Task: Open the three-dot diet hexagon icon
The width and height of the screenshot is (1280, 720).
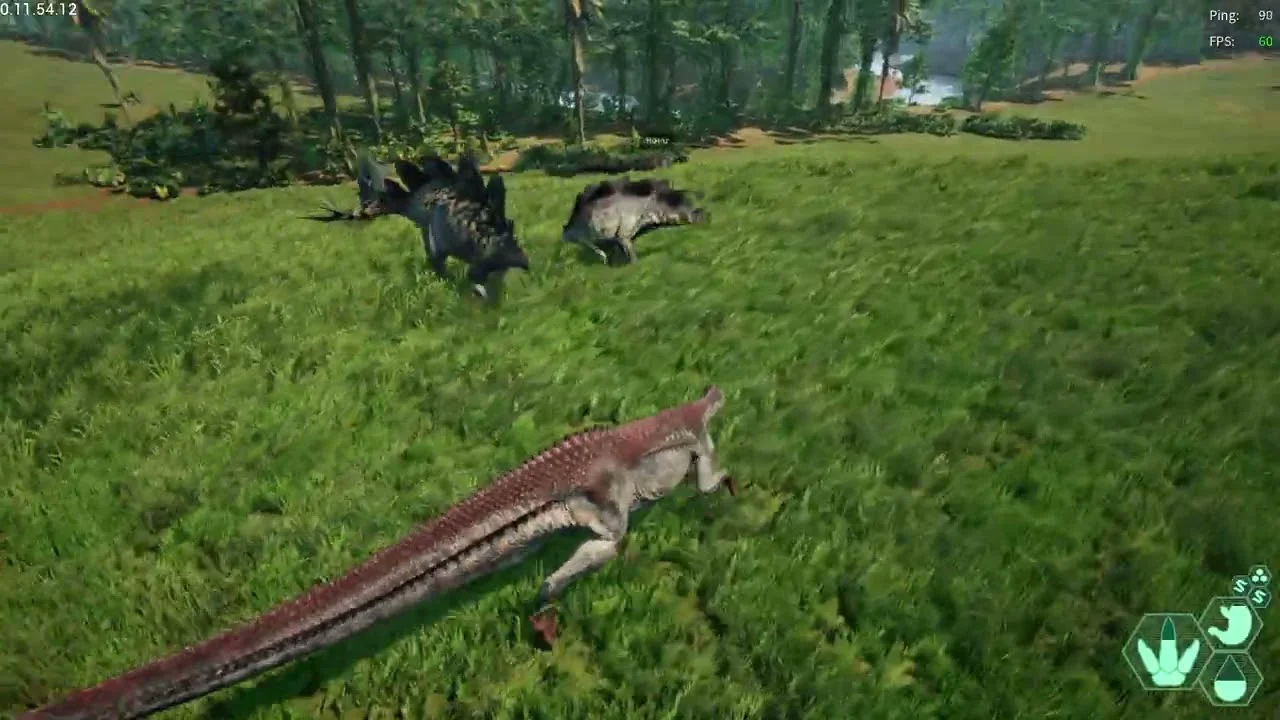Action: pyautogui.click(x=1259, y=576)
